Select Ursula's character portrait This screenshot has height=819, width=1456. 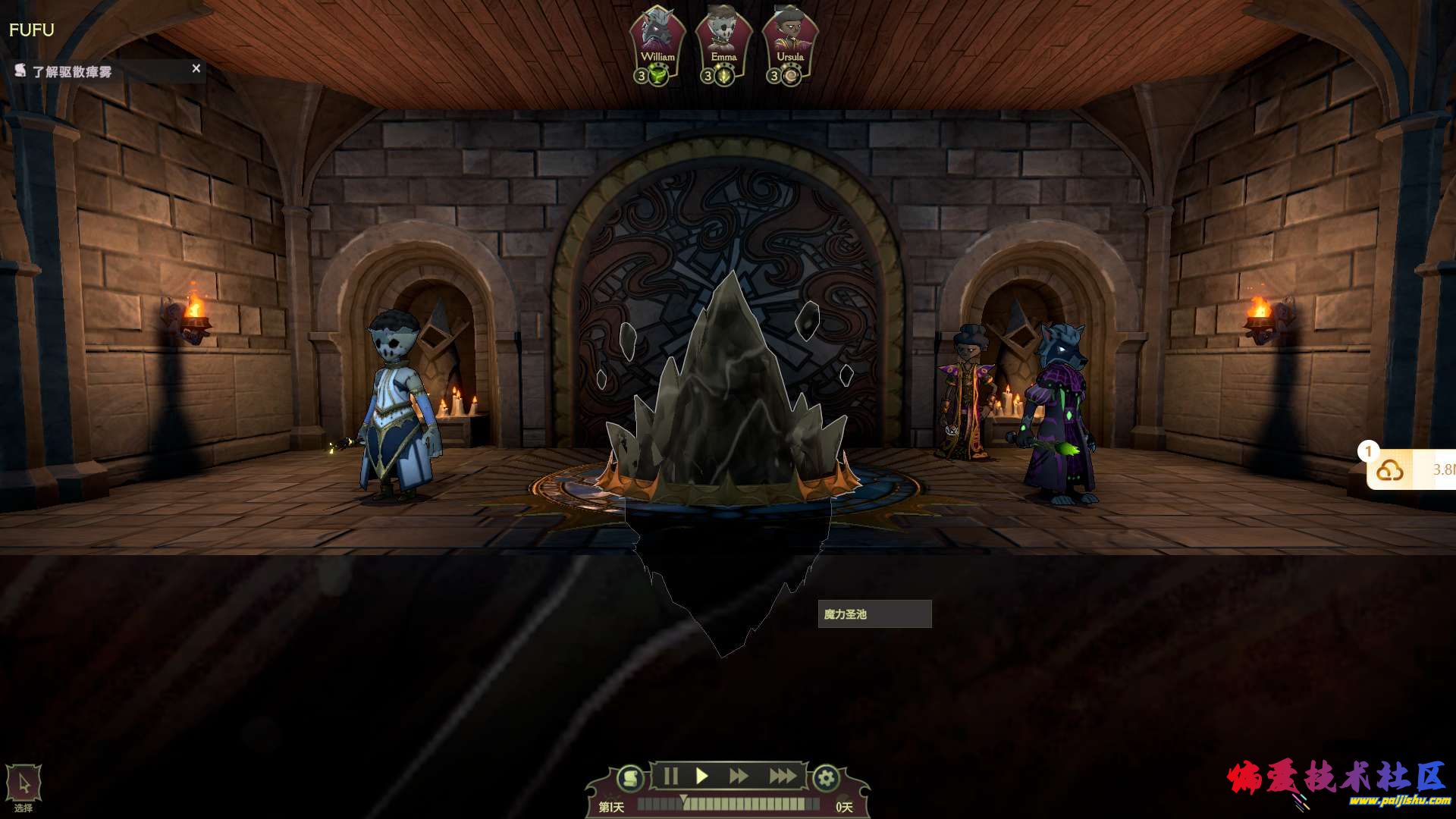[789, 38]
